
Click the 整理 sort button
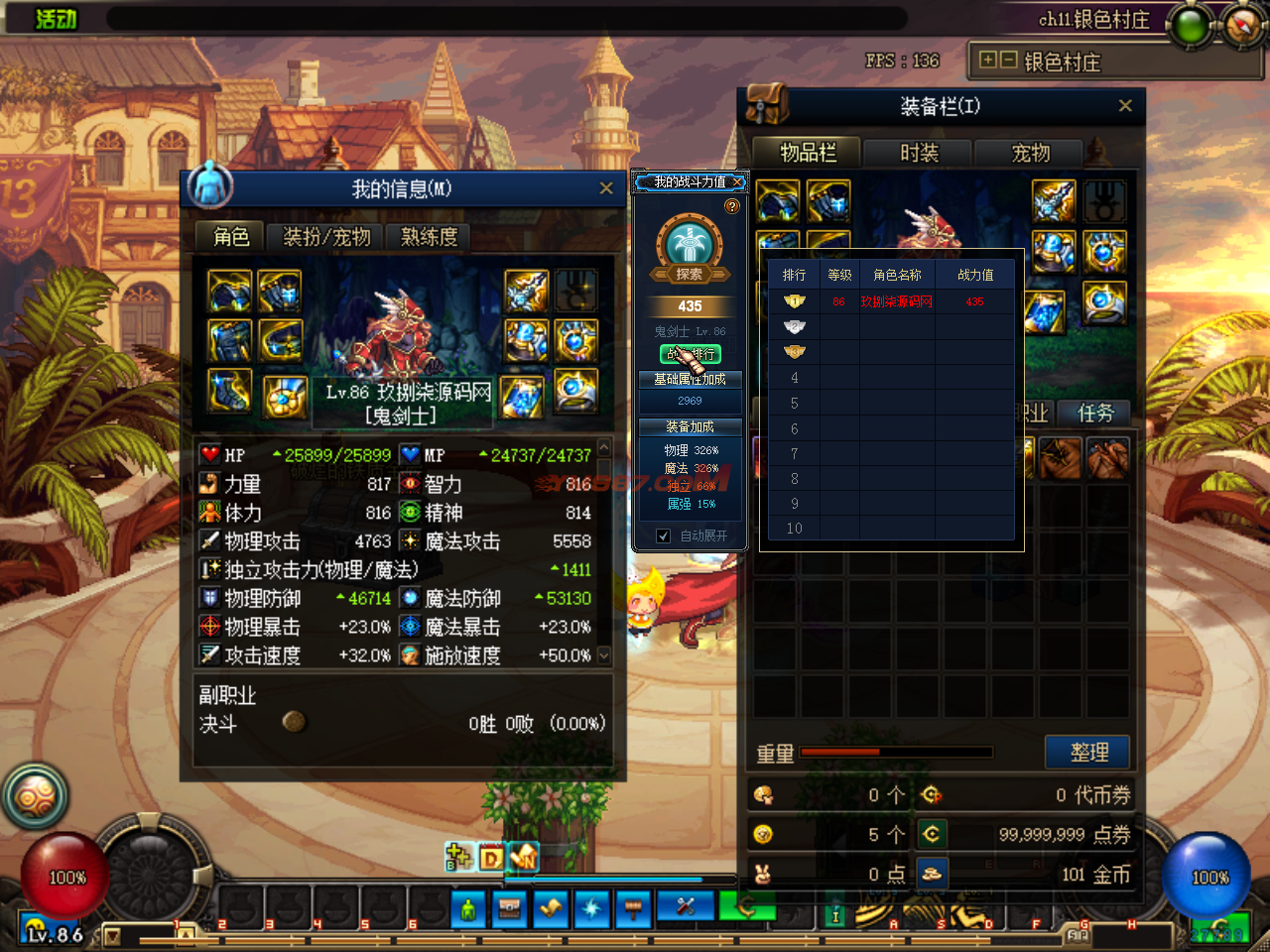(x=1088, y=753)
